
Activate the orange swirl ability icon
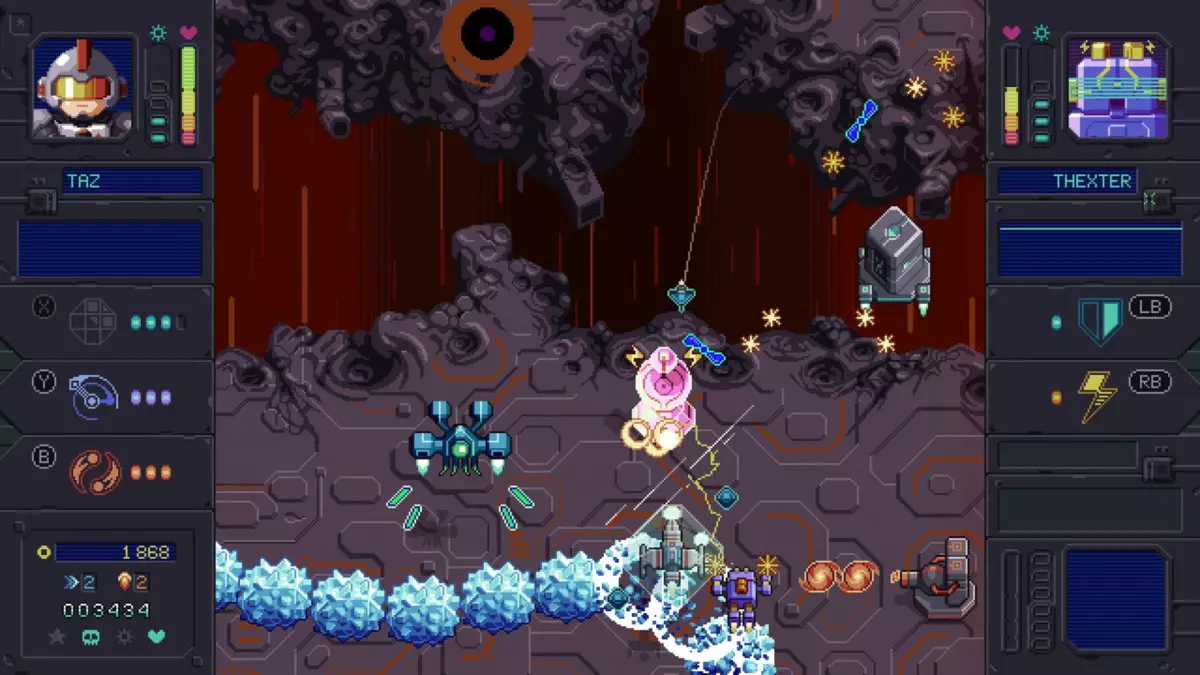(94, 472)
